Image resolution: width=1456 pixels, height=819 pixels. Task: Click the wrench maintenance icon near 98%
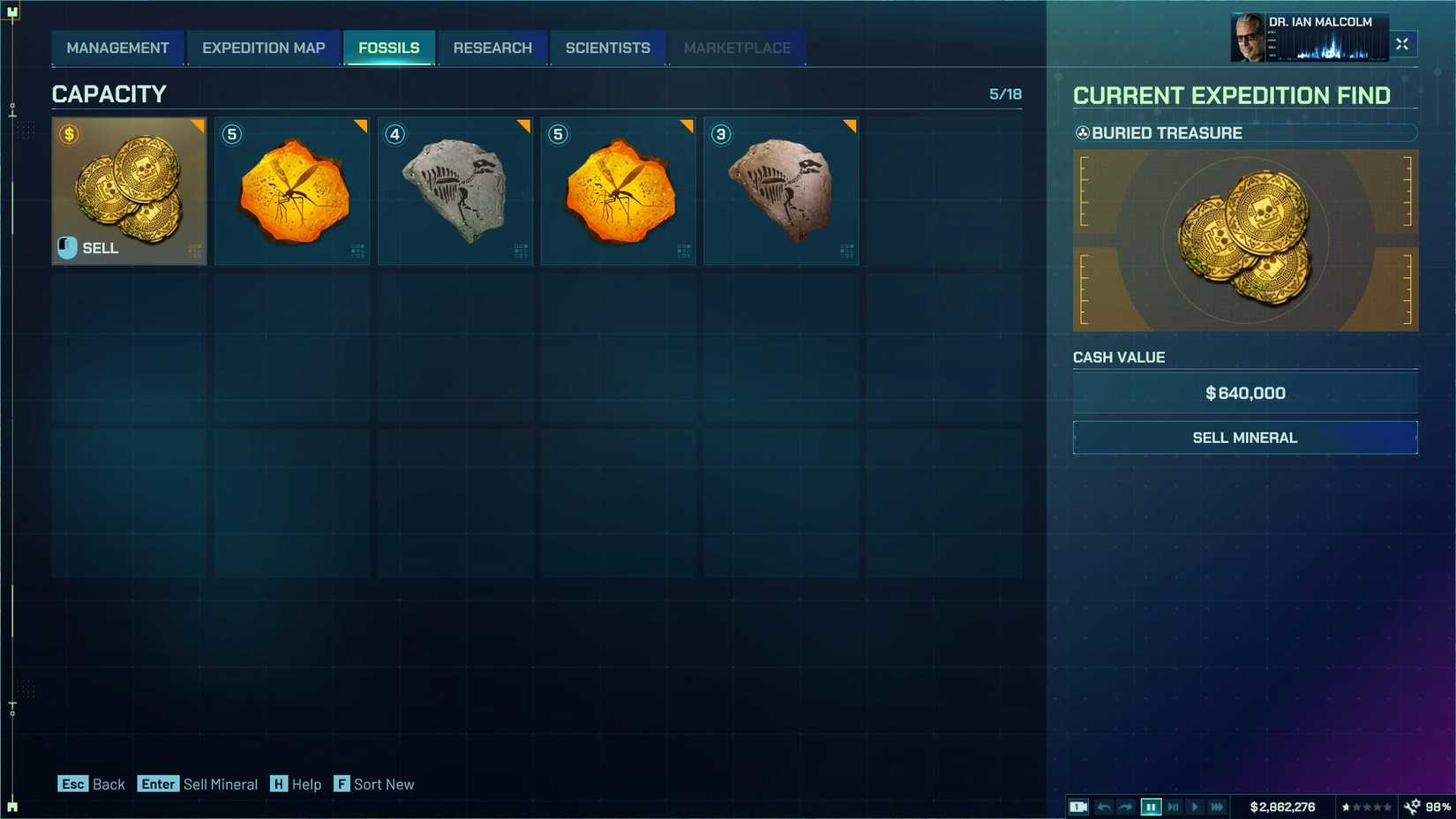[1412, 806]
